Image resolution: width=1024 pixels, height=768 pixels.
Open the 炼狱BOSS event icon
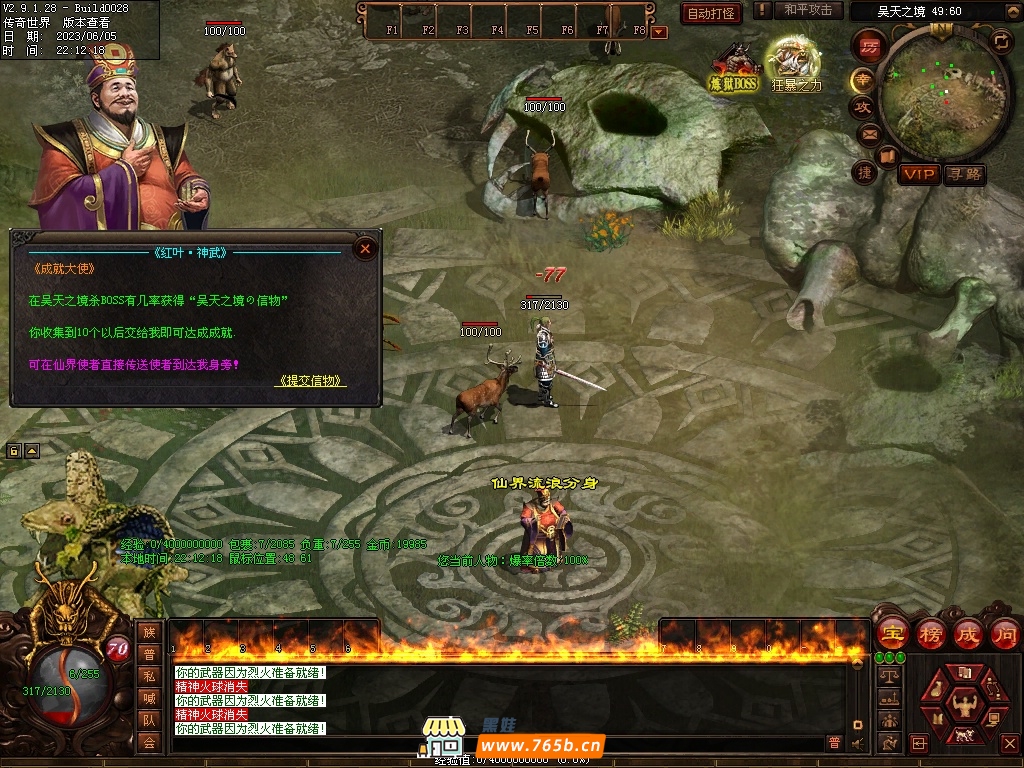coord(735,68)
